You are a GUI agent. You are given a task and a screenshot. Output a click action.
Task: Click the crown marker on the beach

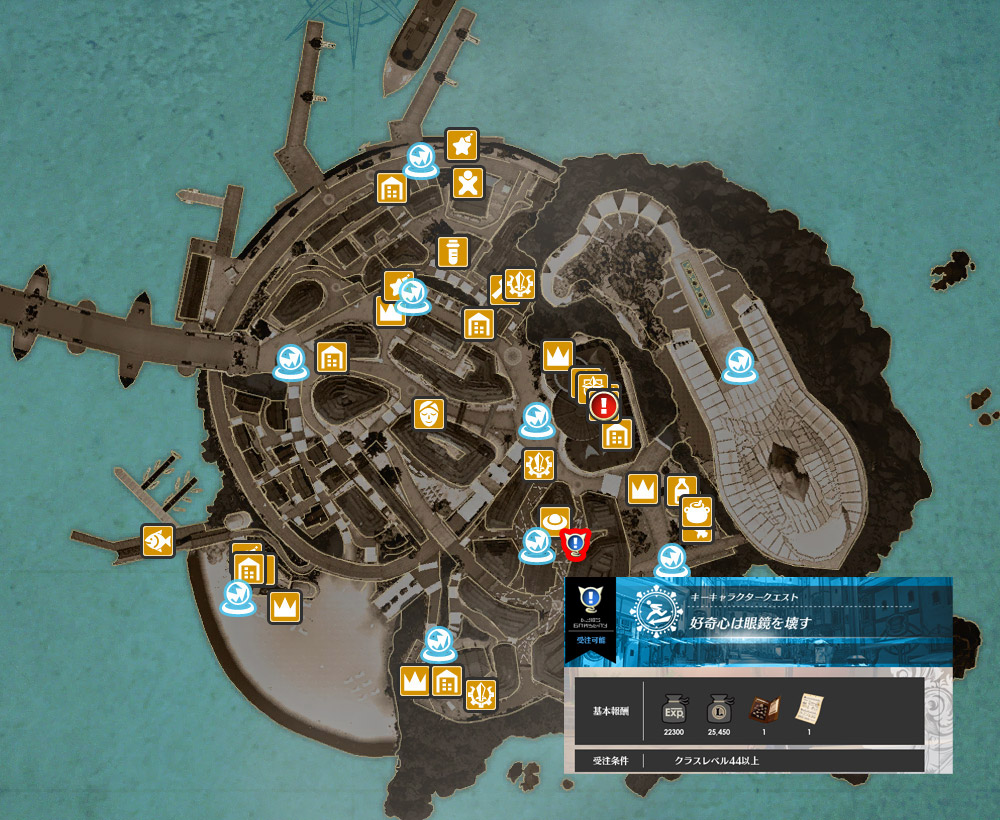pyautogui.click(x=285, y=606)
